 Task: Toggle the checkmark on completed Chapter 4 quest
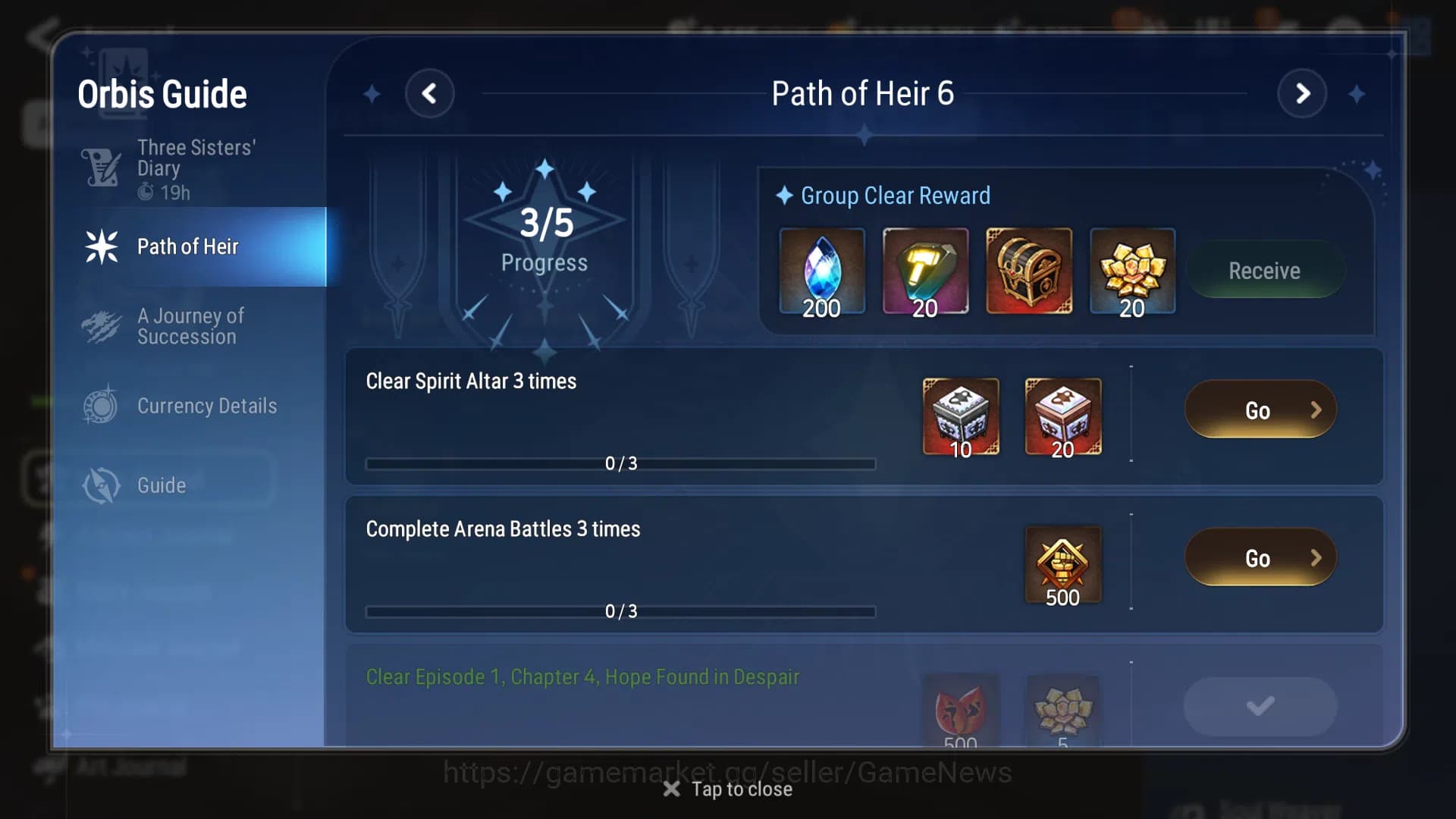point(1260,705)
